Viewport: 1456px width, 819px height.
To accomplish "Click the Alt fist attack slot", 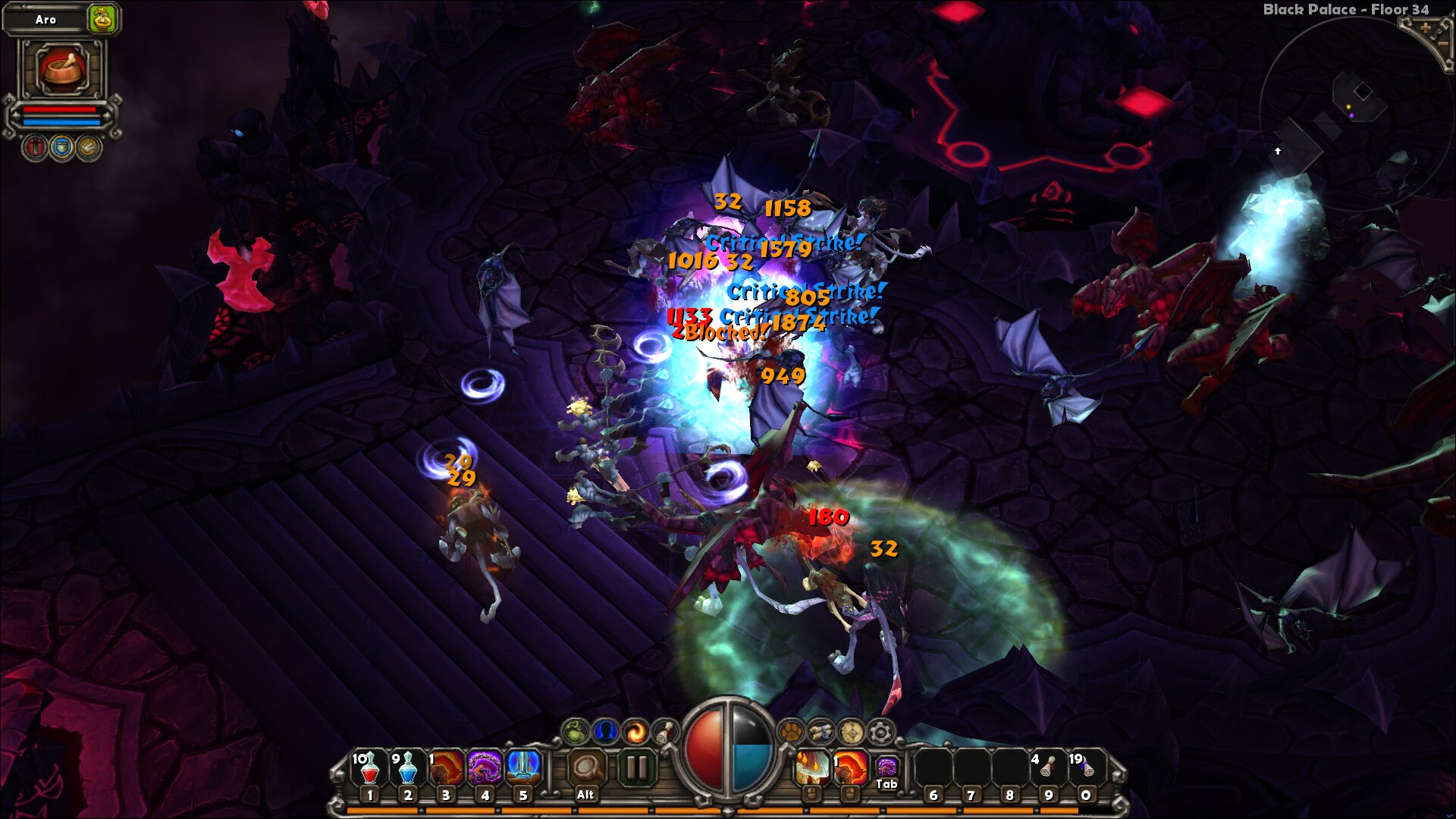I will coord(585,770).
